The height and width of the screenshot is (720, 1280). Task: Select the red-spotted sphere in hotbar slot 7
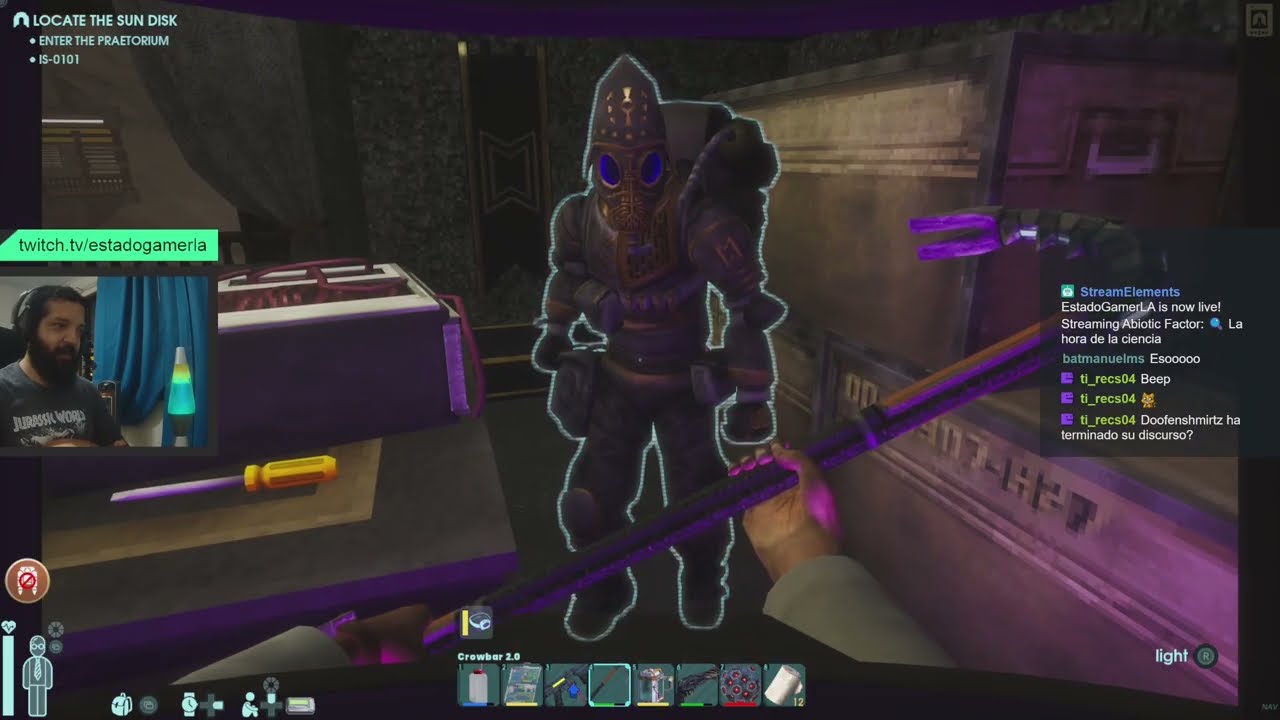click(741, 686)
